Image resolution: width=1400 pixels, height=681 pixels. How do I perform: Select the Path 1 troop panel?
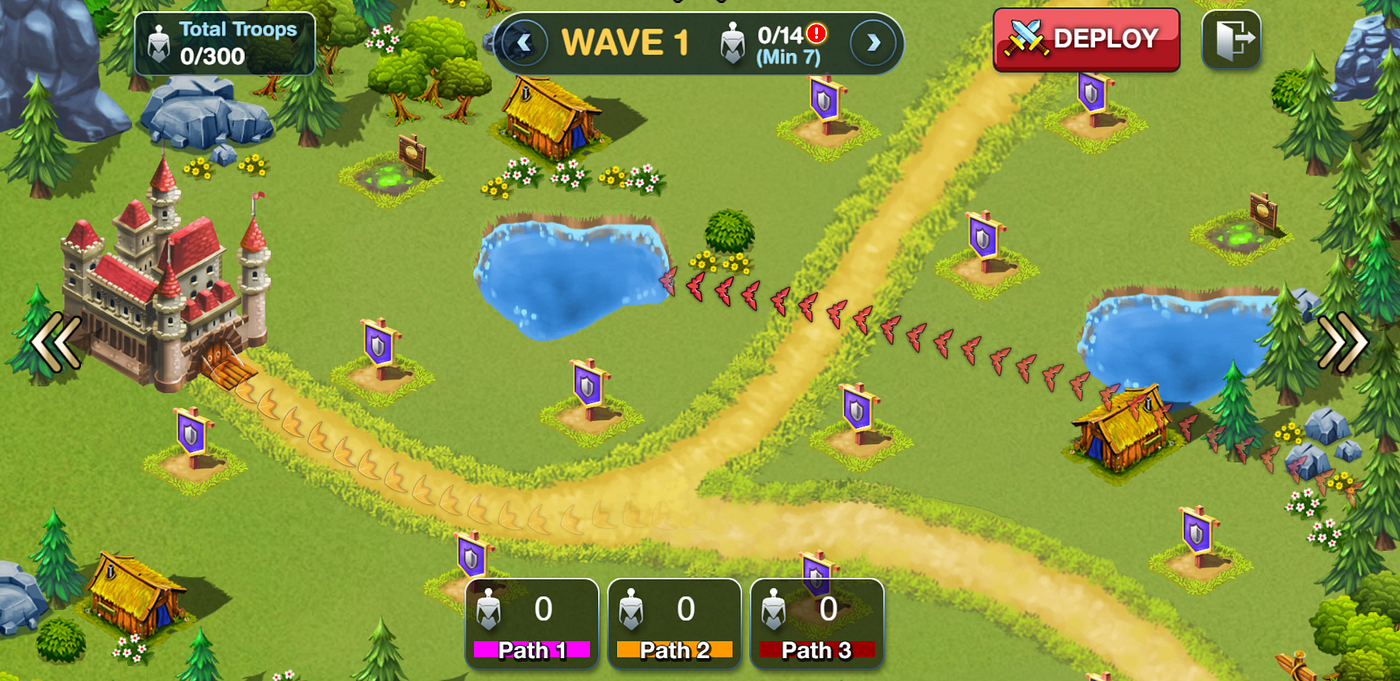click(532, 623)
